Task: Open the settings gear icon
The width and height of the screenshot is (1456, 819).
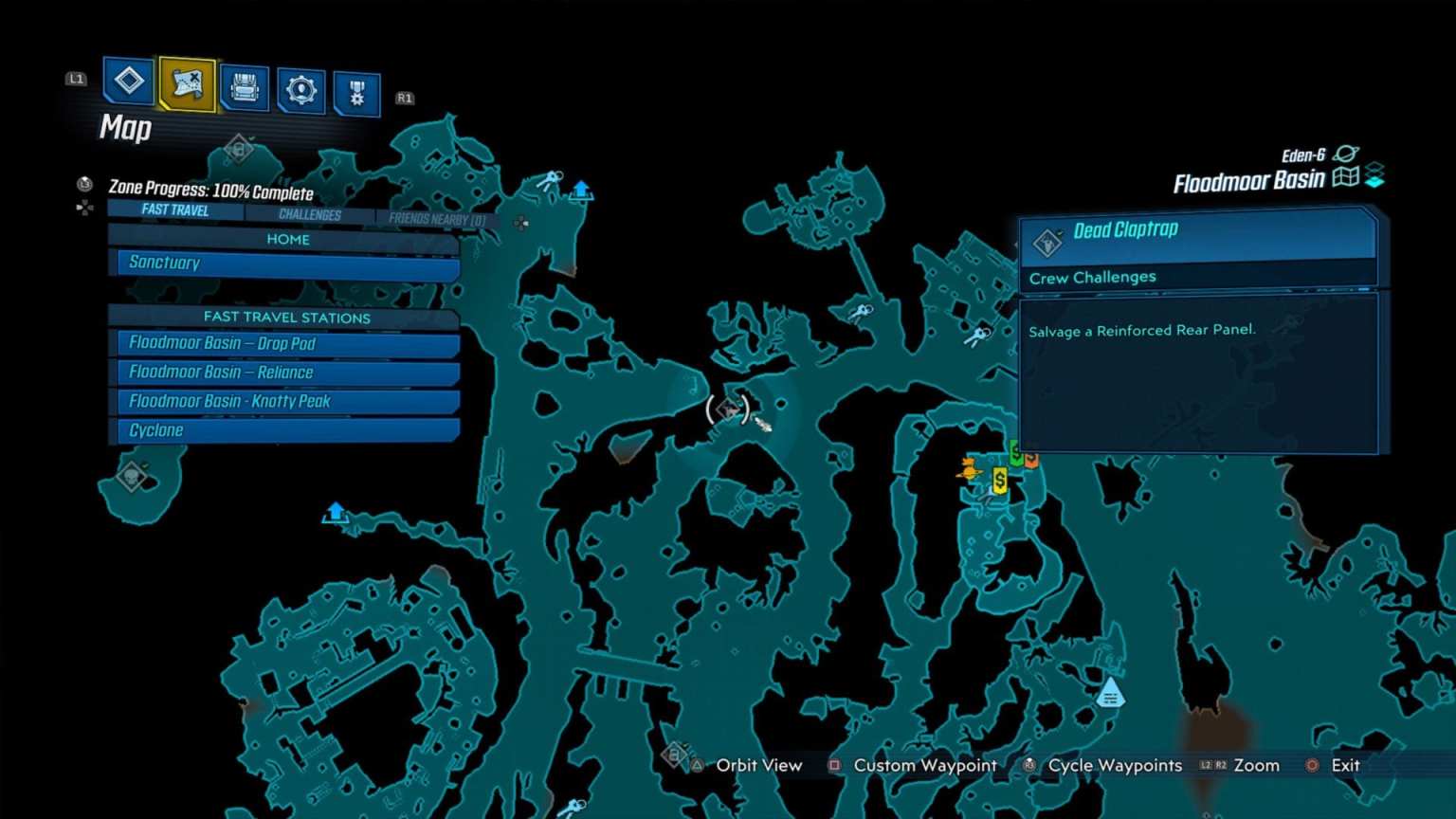Action: [302, 88]
